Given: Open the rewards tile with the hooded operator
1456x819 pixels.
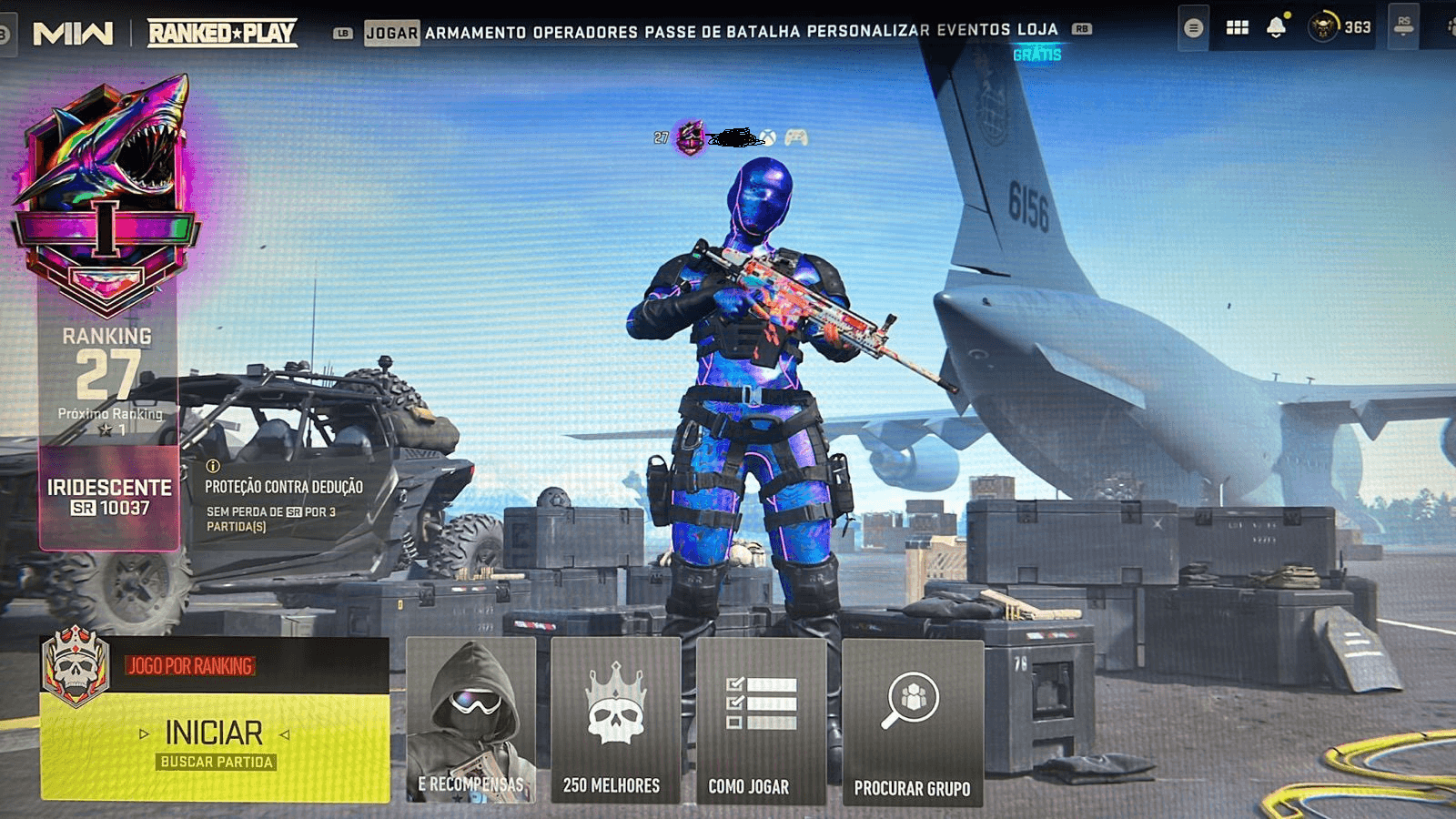Looking at the screenshot, I should [x=470, y=720].
